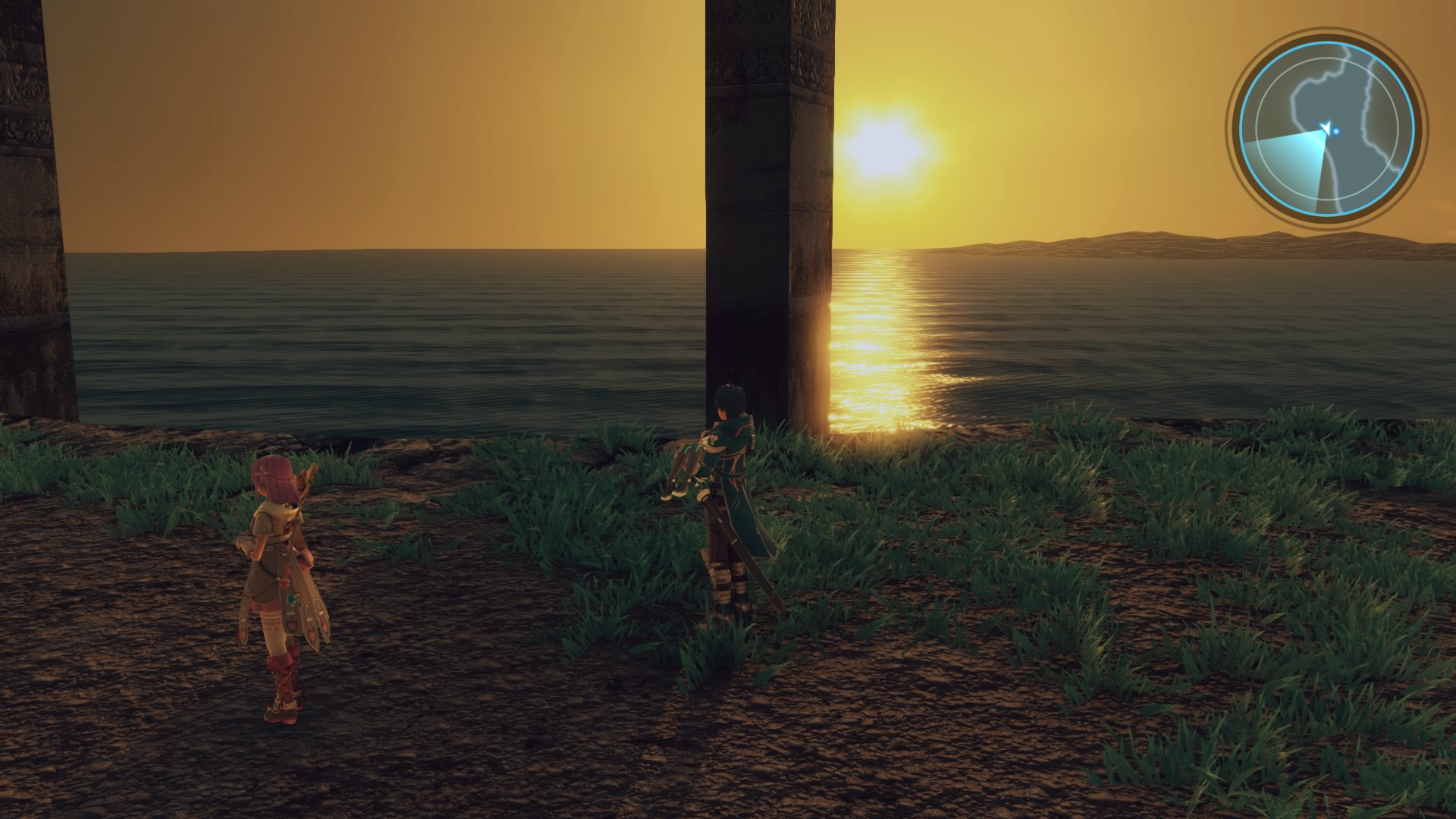
Task: Open the circular minimap
Action: (1326, 129)
